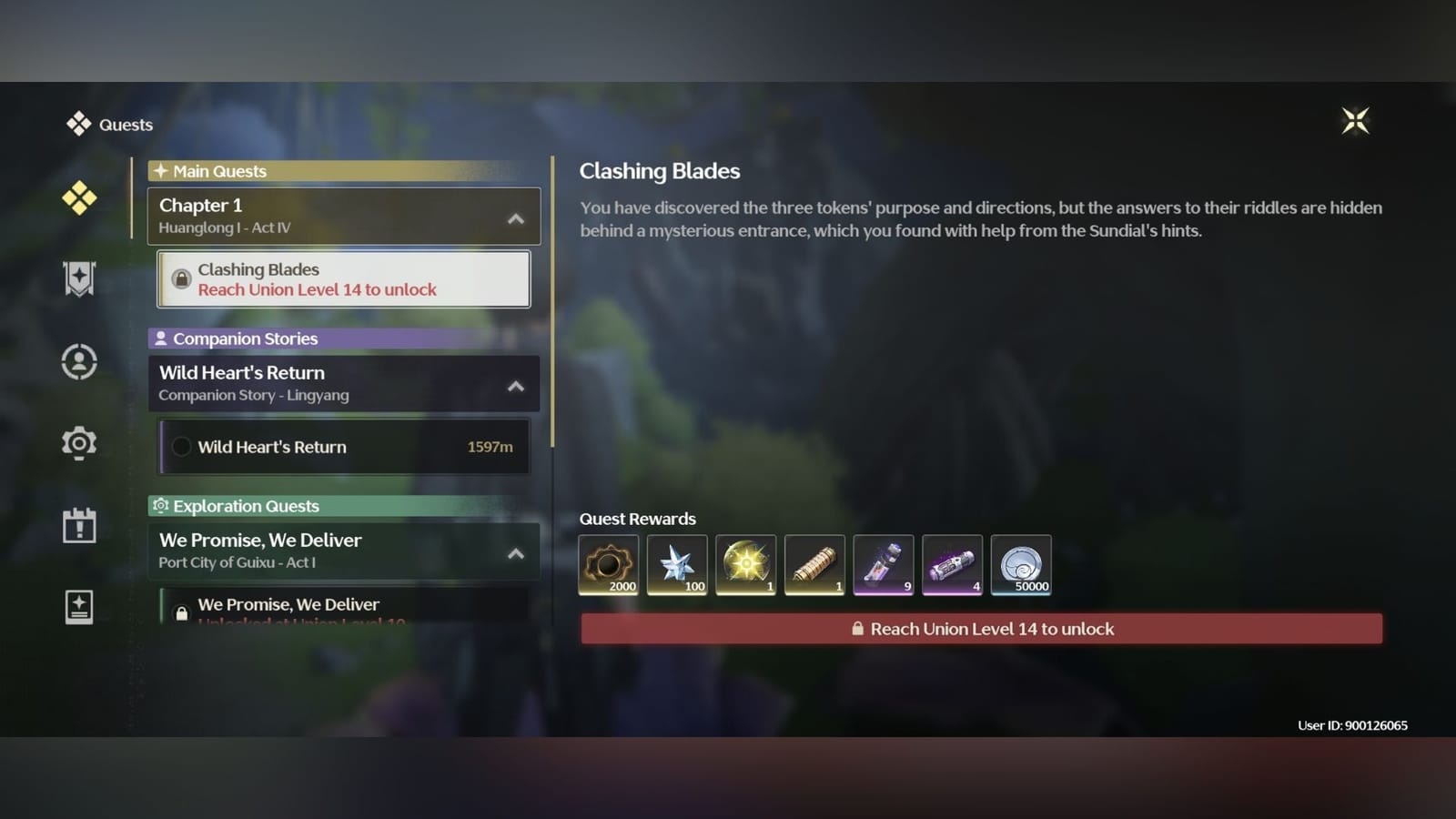Viewport: 1456px width, 819px height.
Task: Select the Quests diamond icon in the sidebar
Action: (x=79, y=196)
